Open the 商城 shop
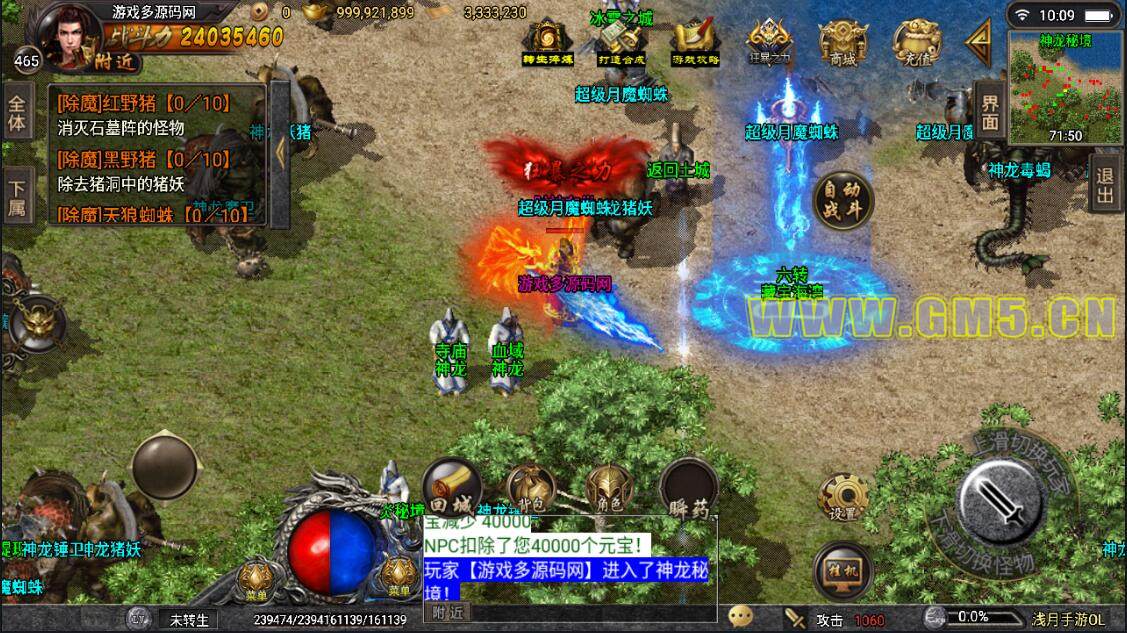This screenshot has height=633, width=1127. [842, 43]
